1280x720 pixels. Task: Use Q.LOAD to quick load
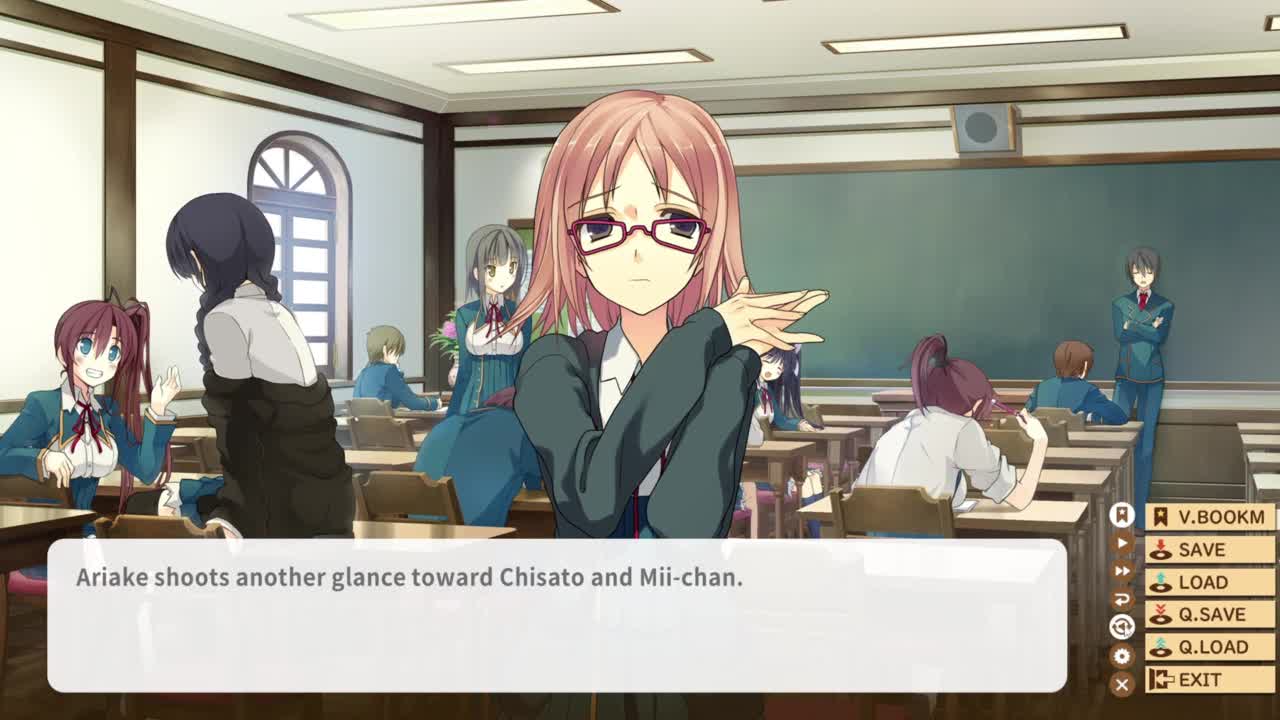point(1210,647)
